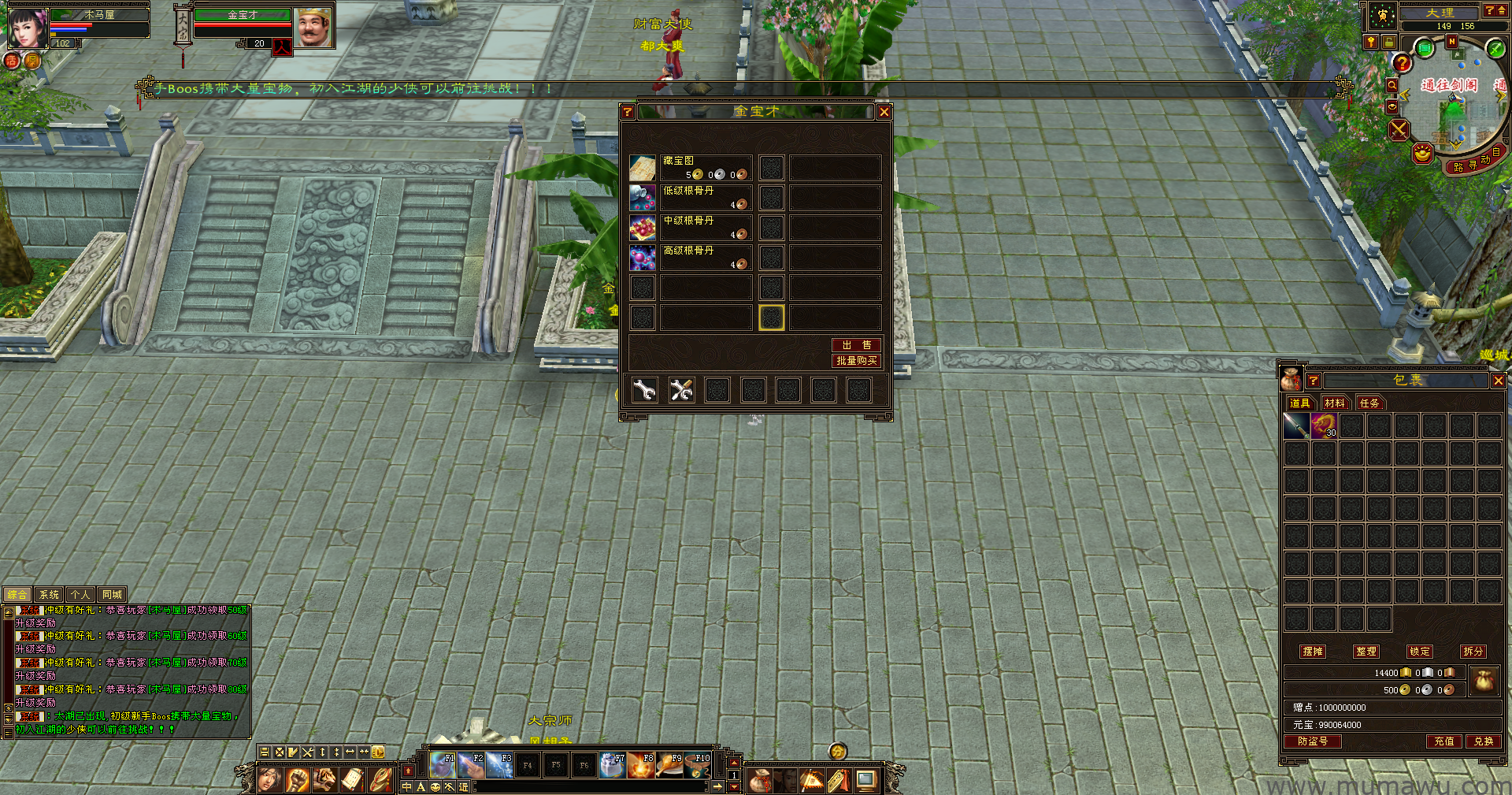This screenshot has height=795, width=1512.
Task: Select the 藏宝图 treasure map item
Action: point(643,168)
